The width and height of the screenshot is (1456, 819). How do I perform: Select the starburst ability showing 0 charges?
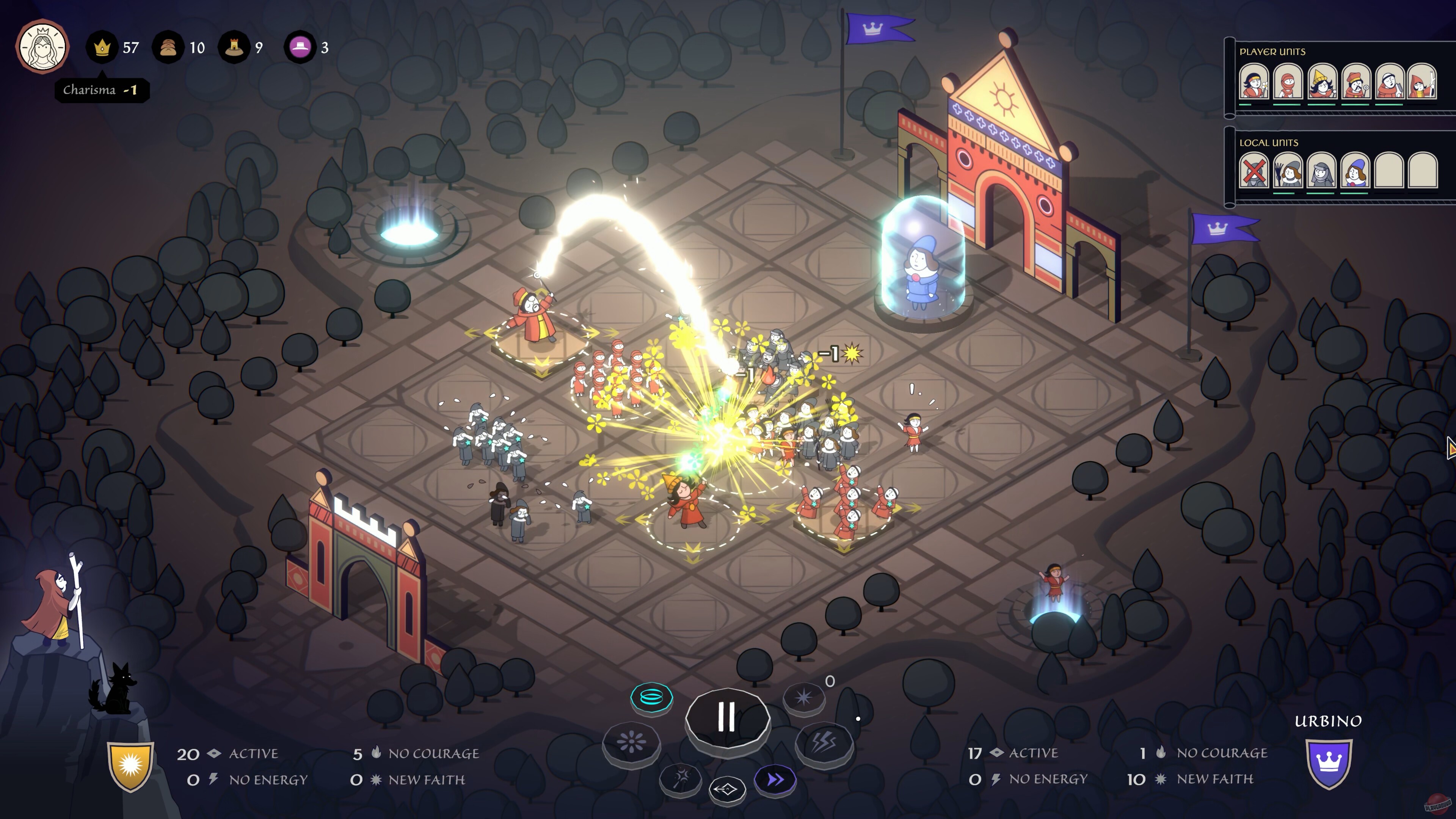click(x=803, y=698)
